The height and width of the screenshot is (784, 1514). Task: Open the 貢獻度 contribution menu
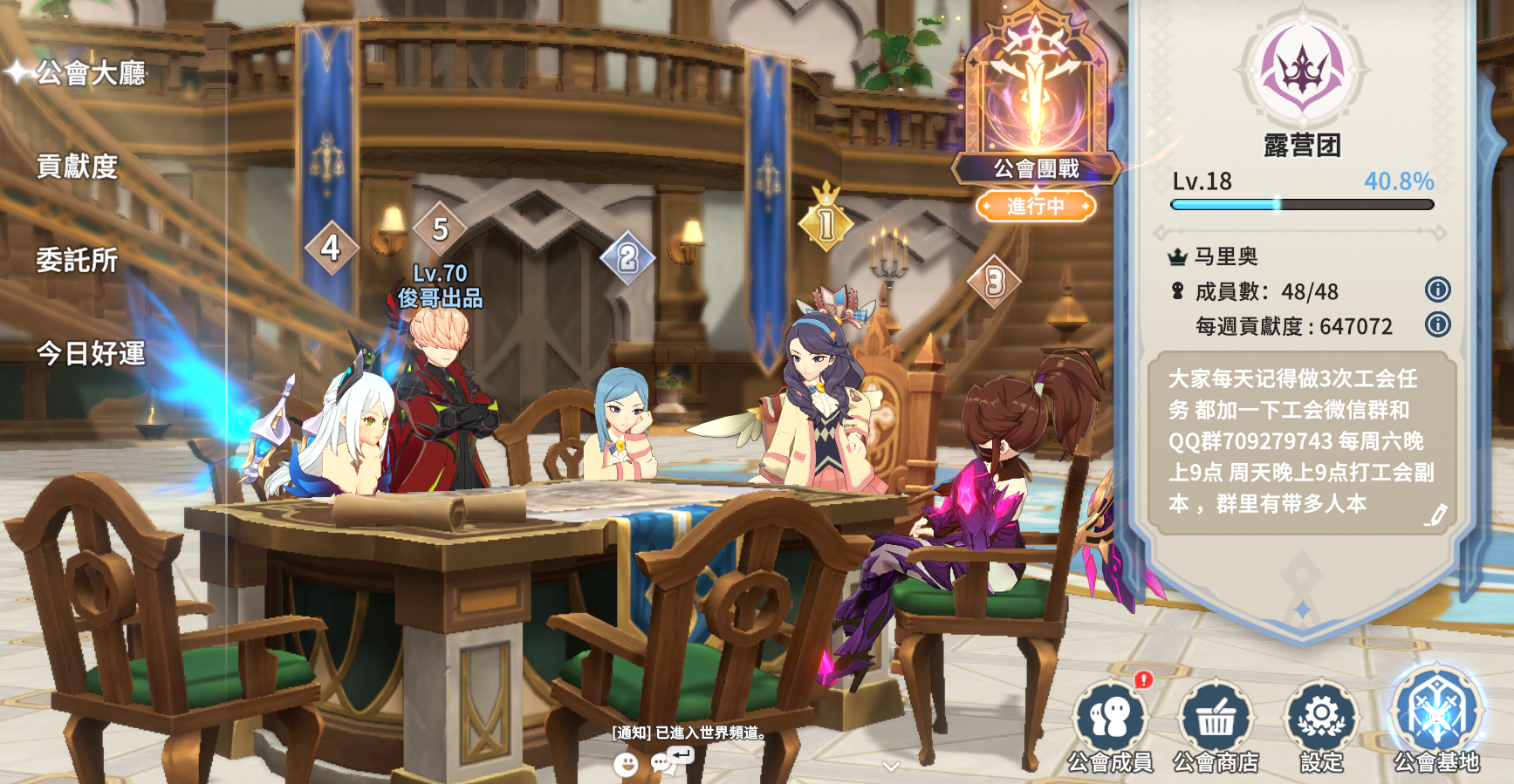[x=77, y=167]
